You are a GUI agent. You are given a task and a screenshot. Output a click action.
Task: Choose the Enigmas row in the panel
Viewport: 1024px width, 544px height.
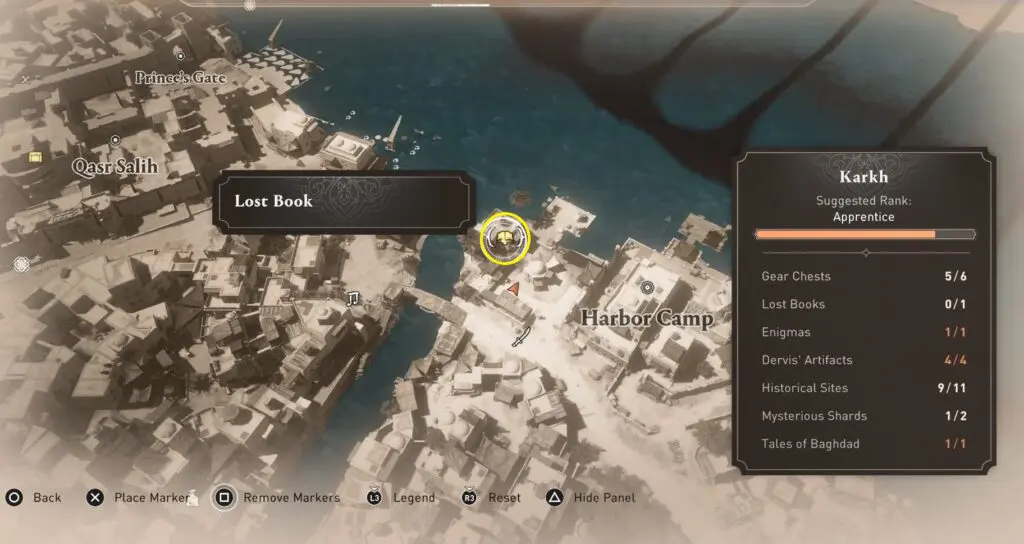click(x=864, y=332)
